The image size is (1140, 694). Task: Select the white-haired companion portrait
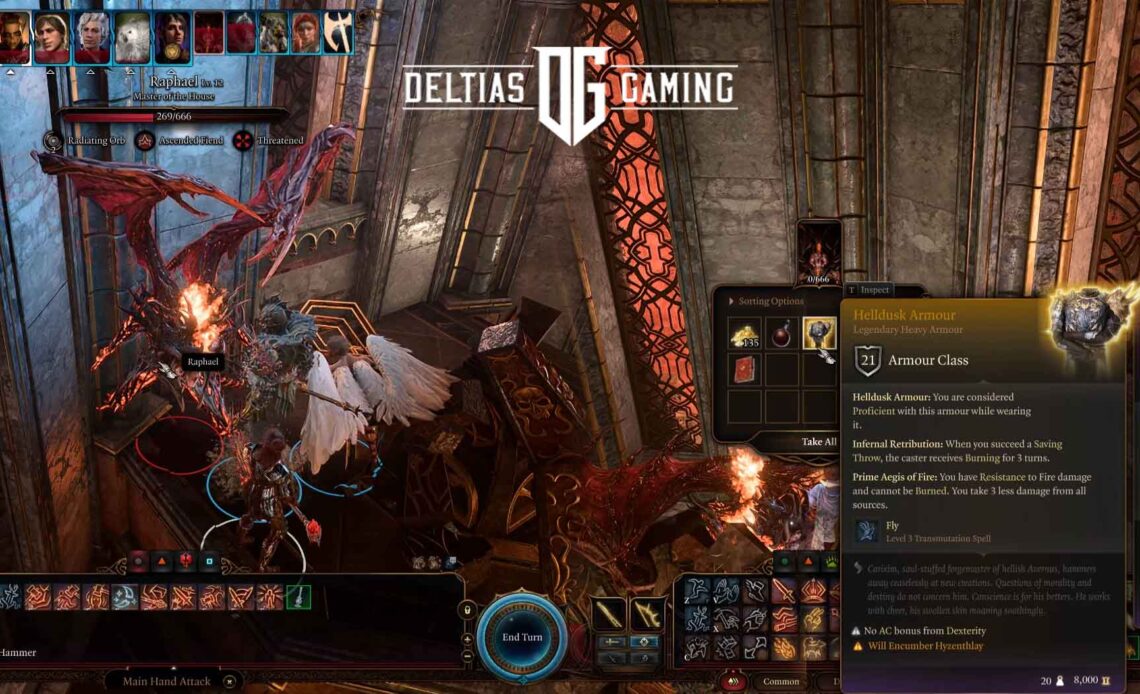pyautogui.click(x=93, y=38)
